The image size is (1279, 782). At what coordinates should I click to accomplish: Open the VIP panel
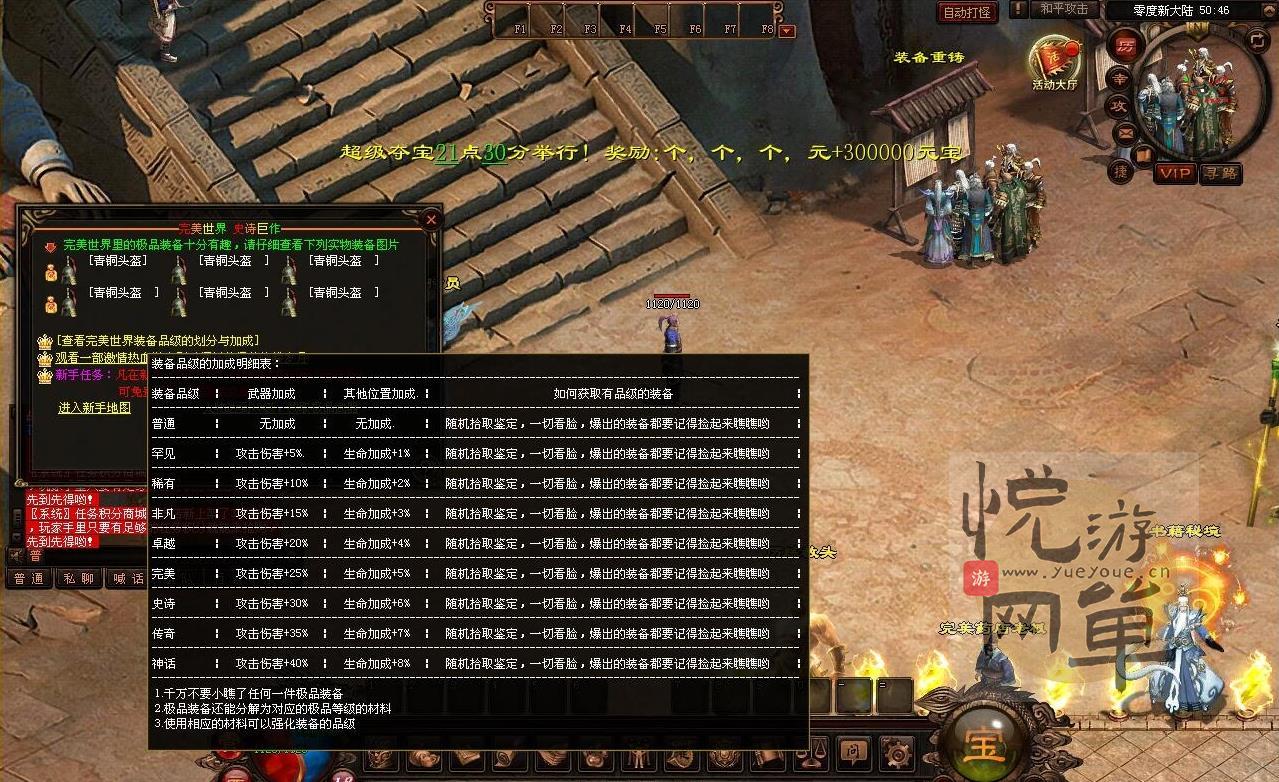tap(1175, 173)
